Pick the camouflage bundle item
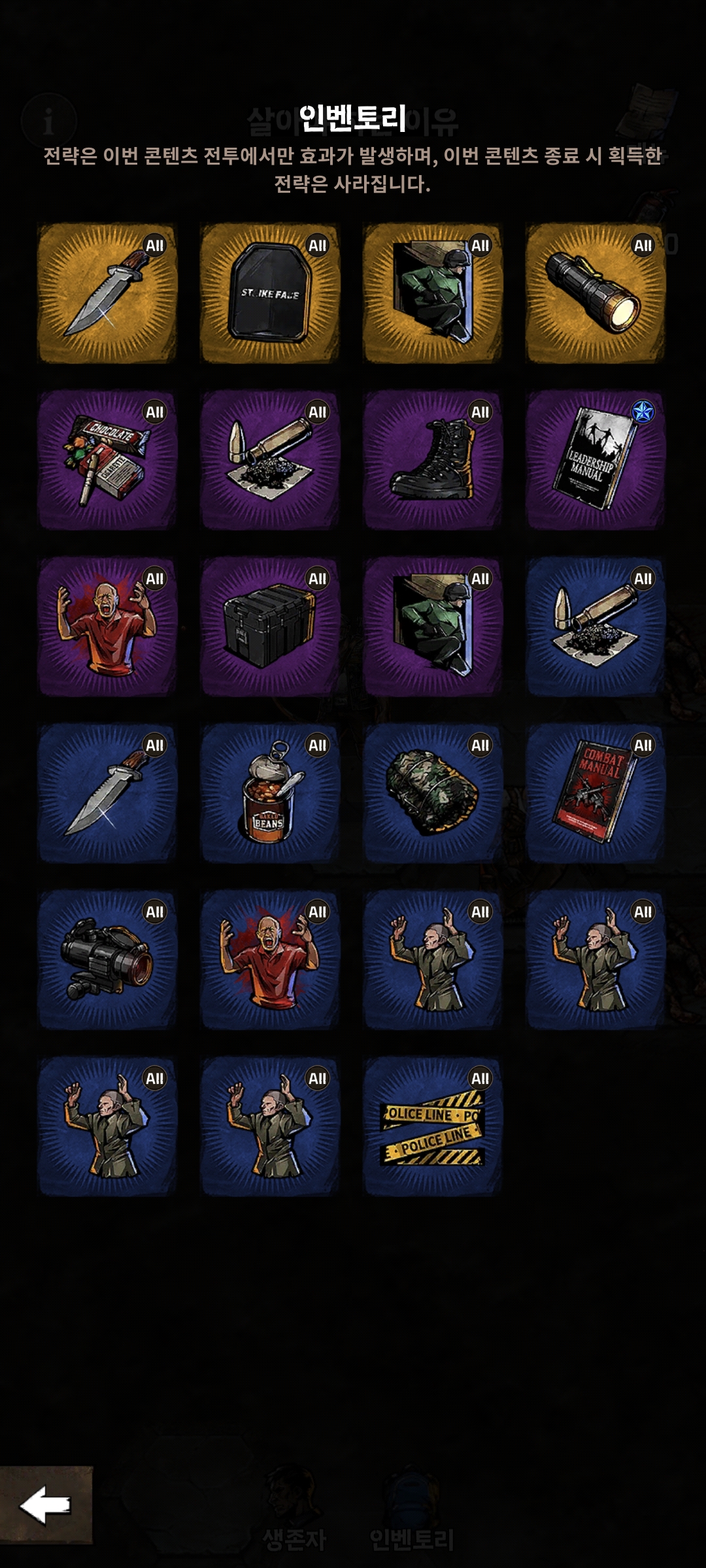The image size is (706, 1568). tap(433, 793)
